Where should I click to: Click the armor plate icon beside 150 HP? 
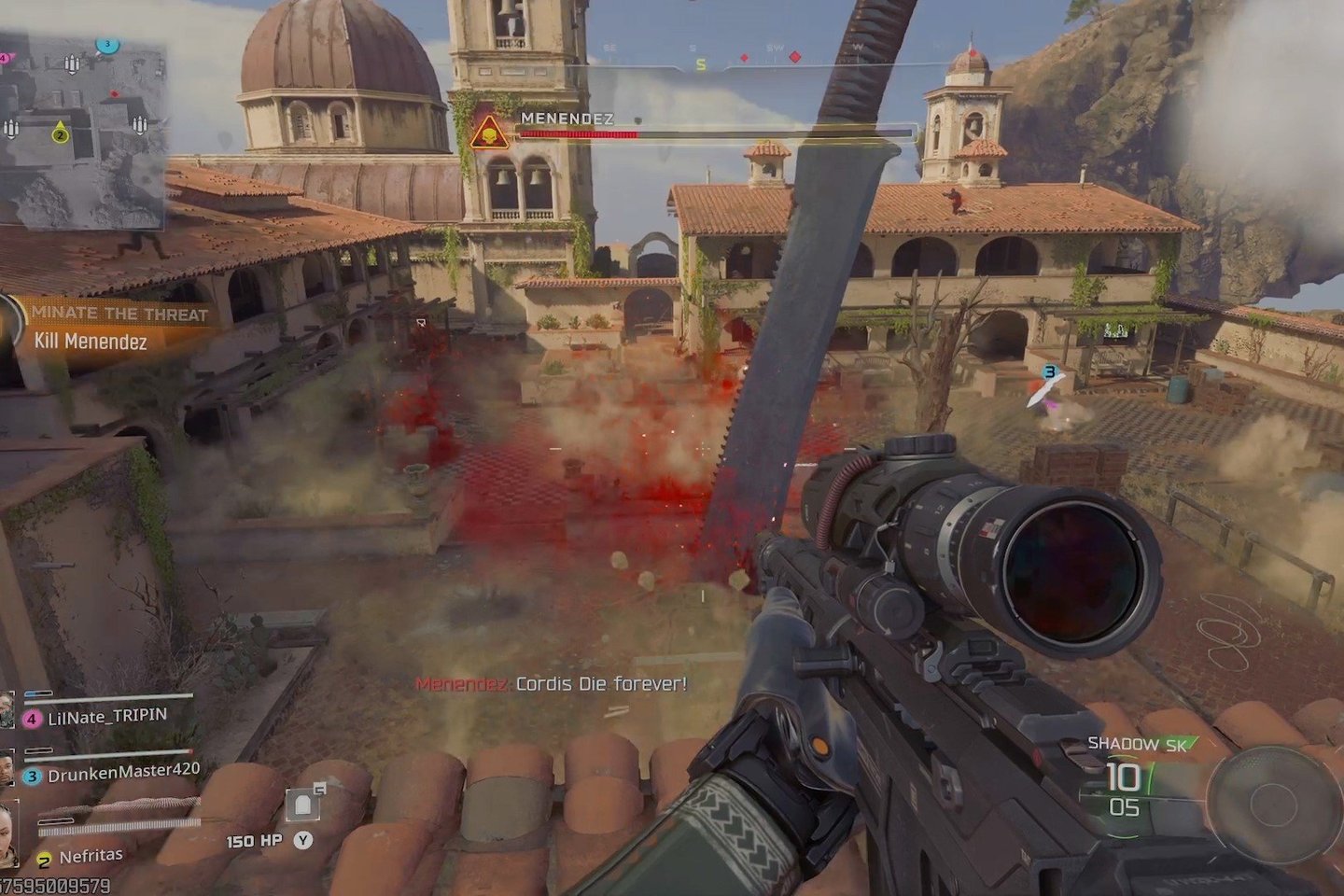tap(302, 805)
